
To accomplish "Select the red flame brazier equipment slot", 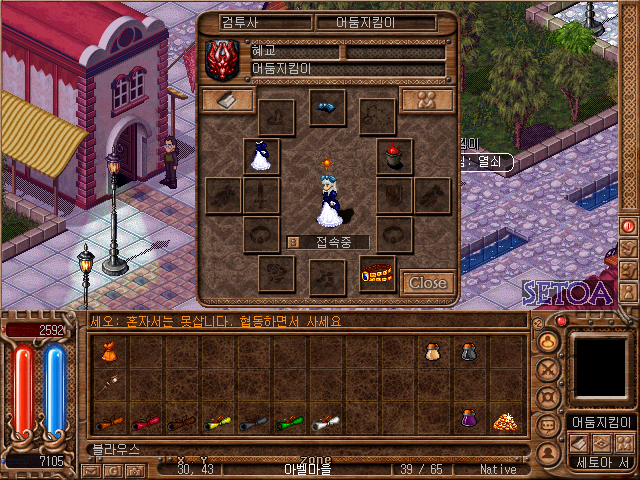I will [x=395, y=157].
